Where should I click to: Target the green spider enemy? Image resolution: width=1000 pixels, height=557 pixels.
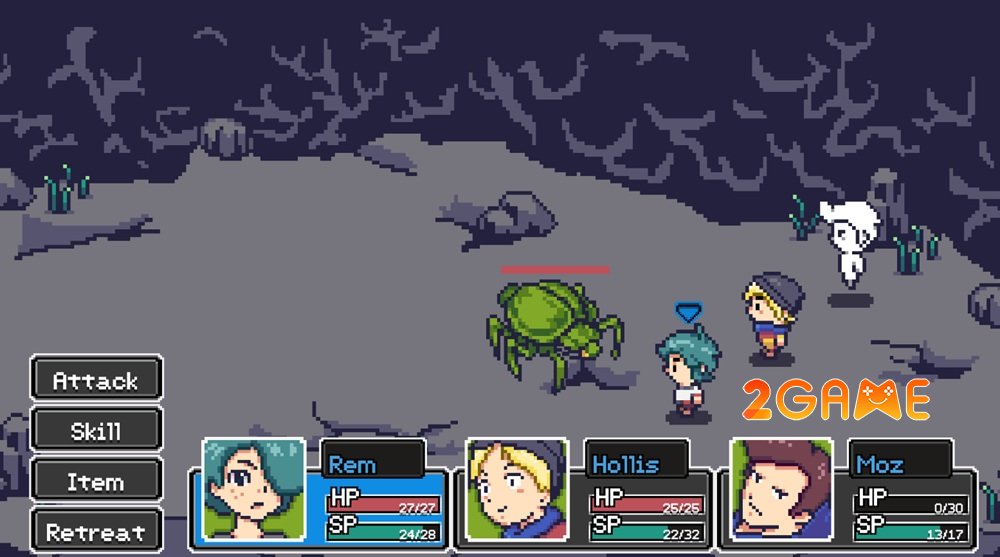click(x=553, y=322)
